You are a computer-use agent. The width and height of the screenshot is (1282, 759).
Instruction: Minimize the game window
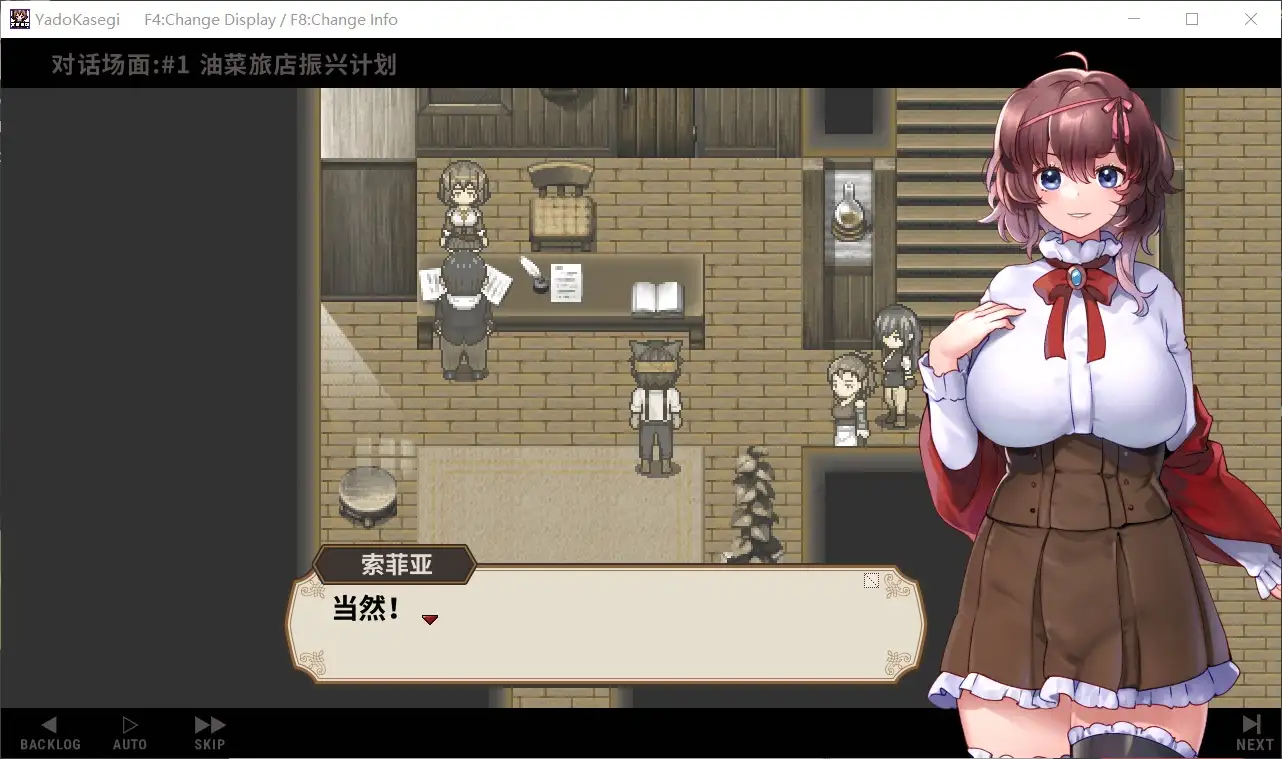pos(1133,19)
